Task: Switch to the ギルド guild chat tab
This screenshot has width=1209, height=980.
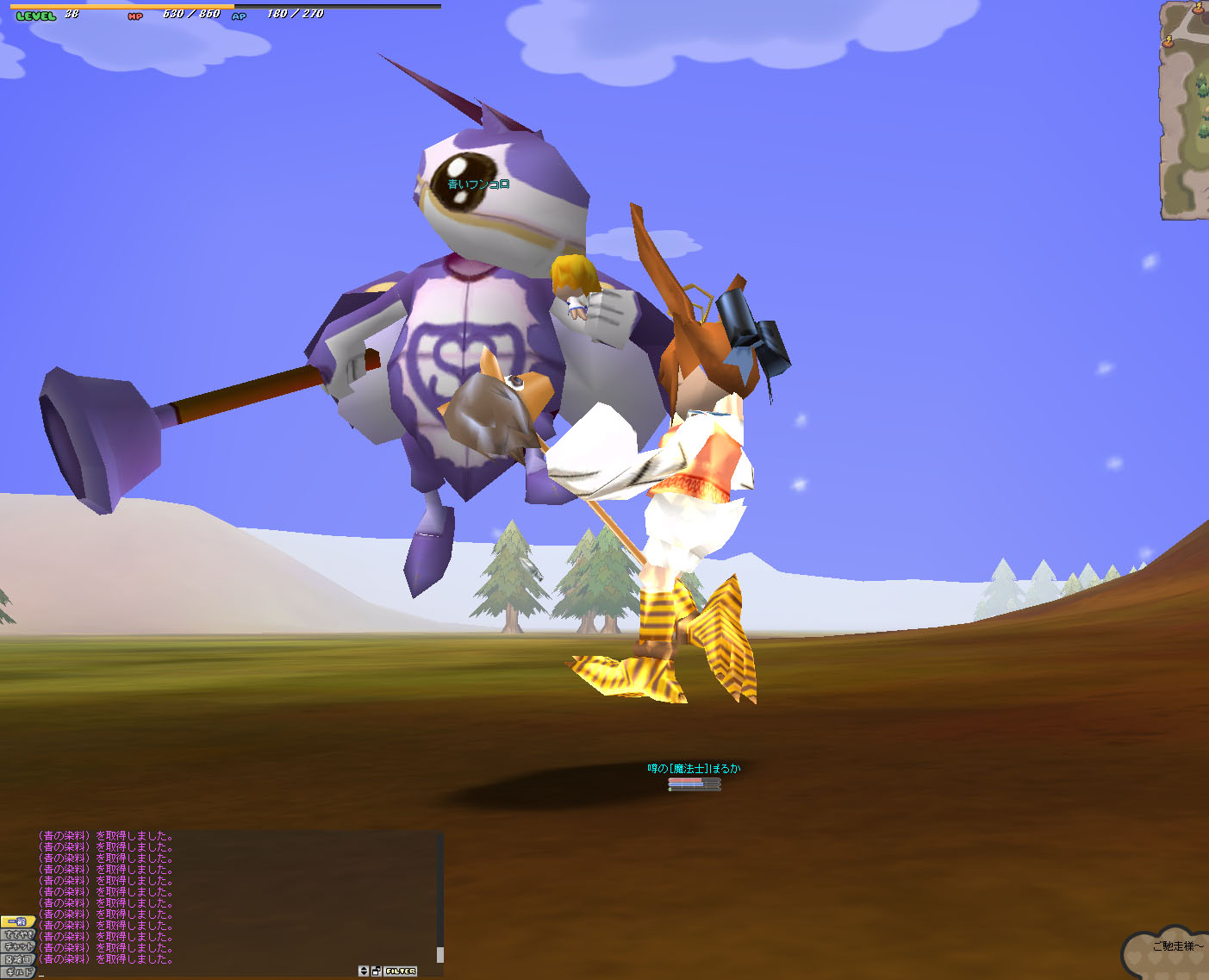Action: [x=17, y=971]
